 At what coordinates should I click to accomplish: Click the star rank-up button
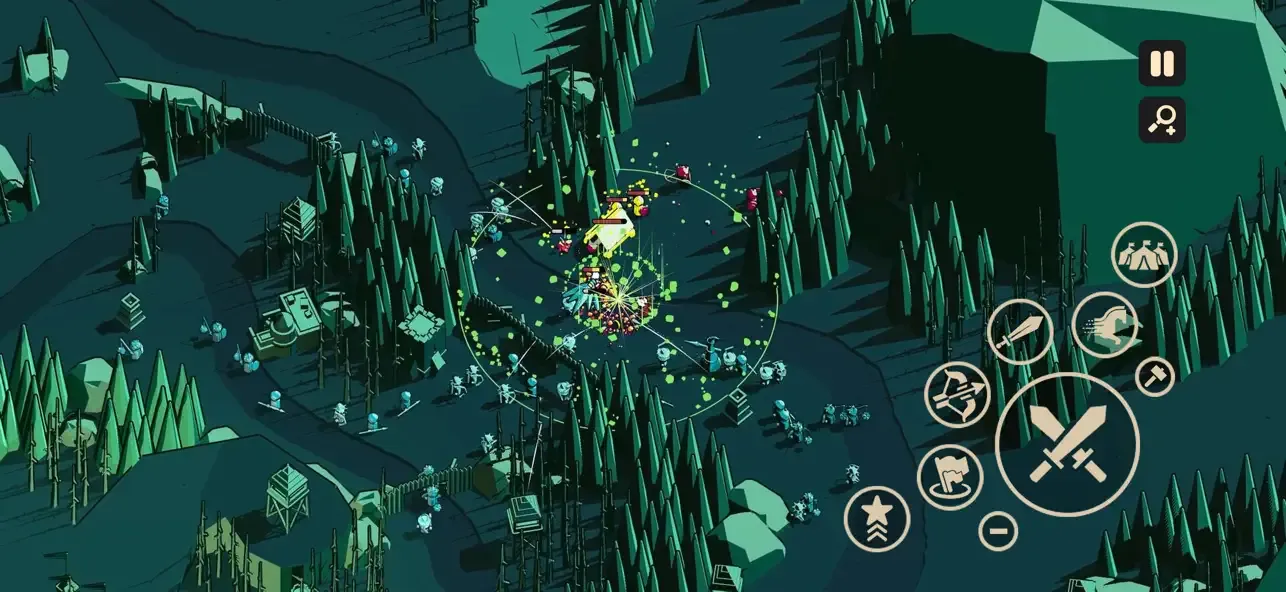point(877,518)
